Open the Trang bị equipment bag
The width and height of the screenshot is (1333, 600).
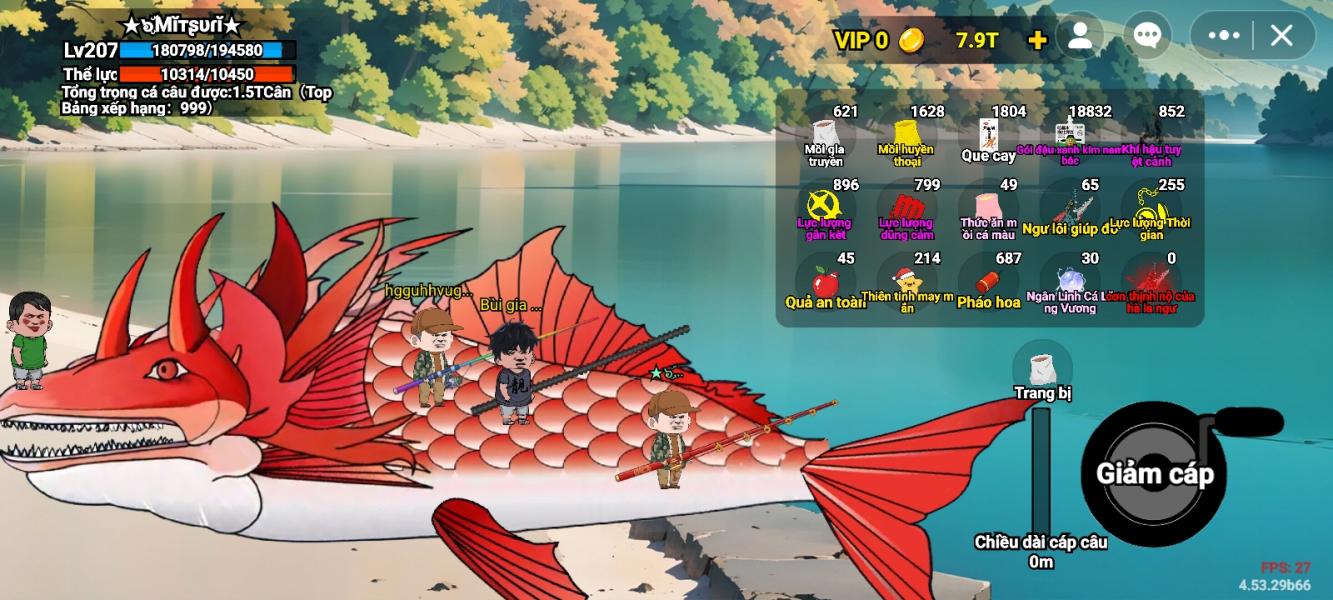click(x=1042, y=370)
